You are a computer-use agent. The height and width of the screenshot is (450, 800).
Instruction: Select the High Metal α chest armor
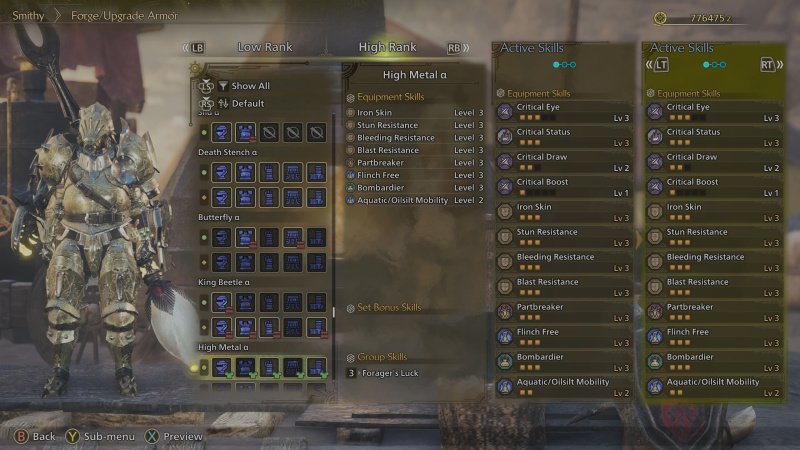(x=245, y=367)
